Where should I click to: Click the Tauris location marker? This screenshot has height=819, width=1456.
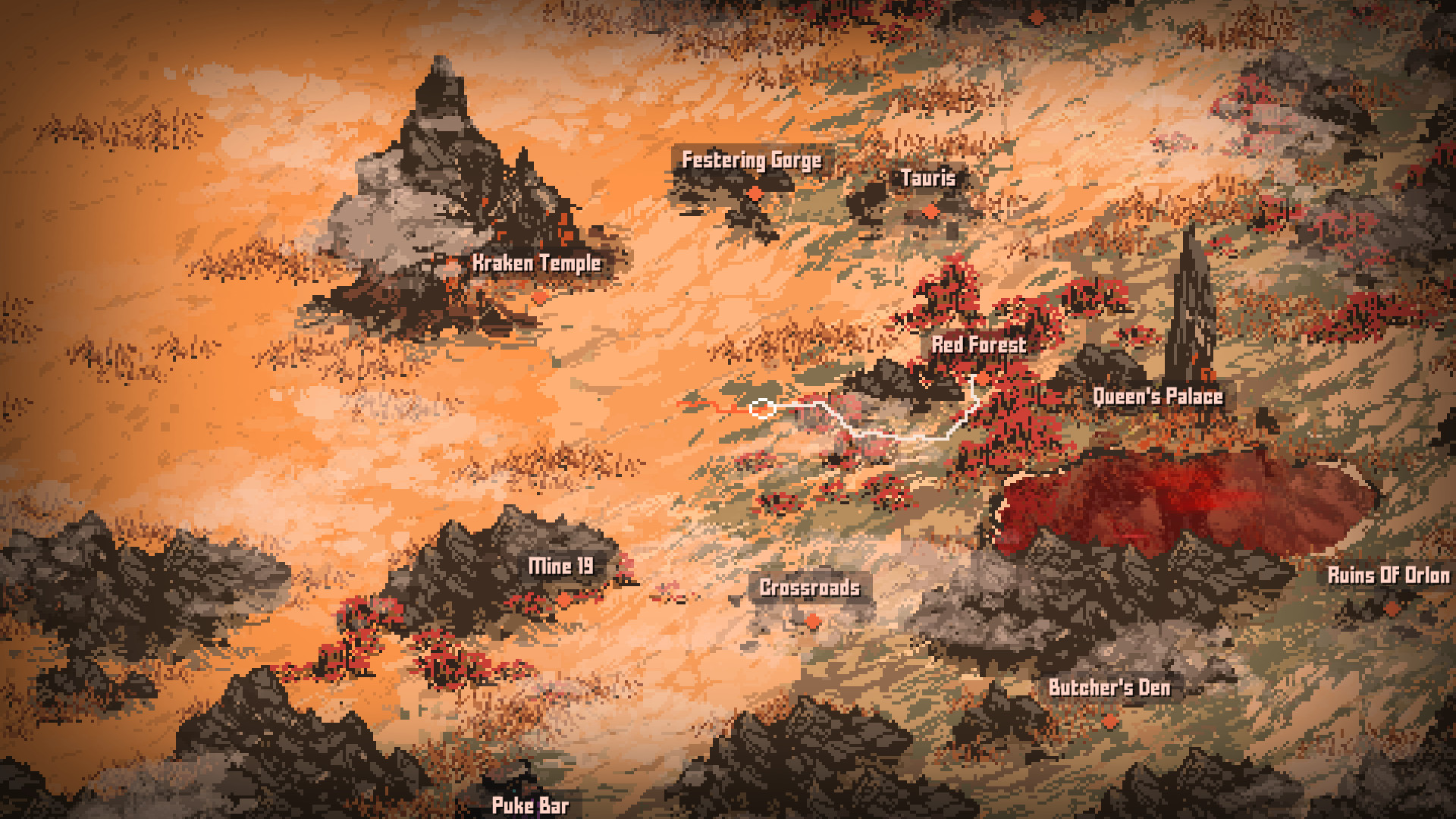point(930,210)
